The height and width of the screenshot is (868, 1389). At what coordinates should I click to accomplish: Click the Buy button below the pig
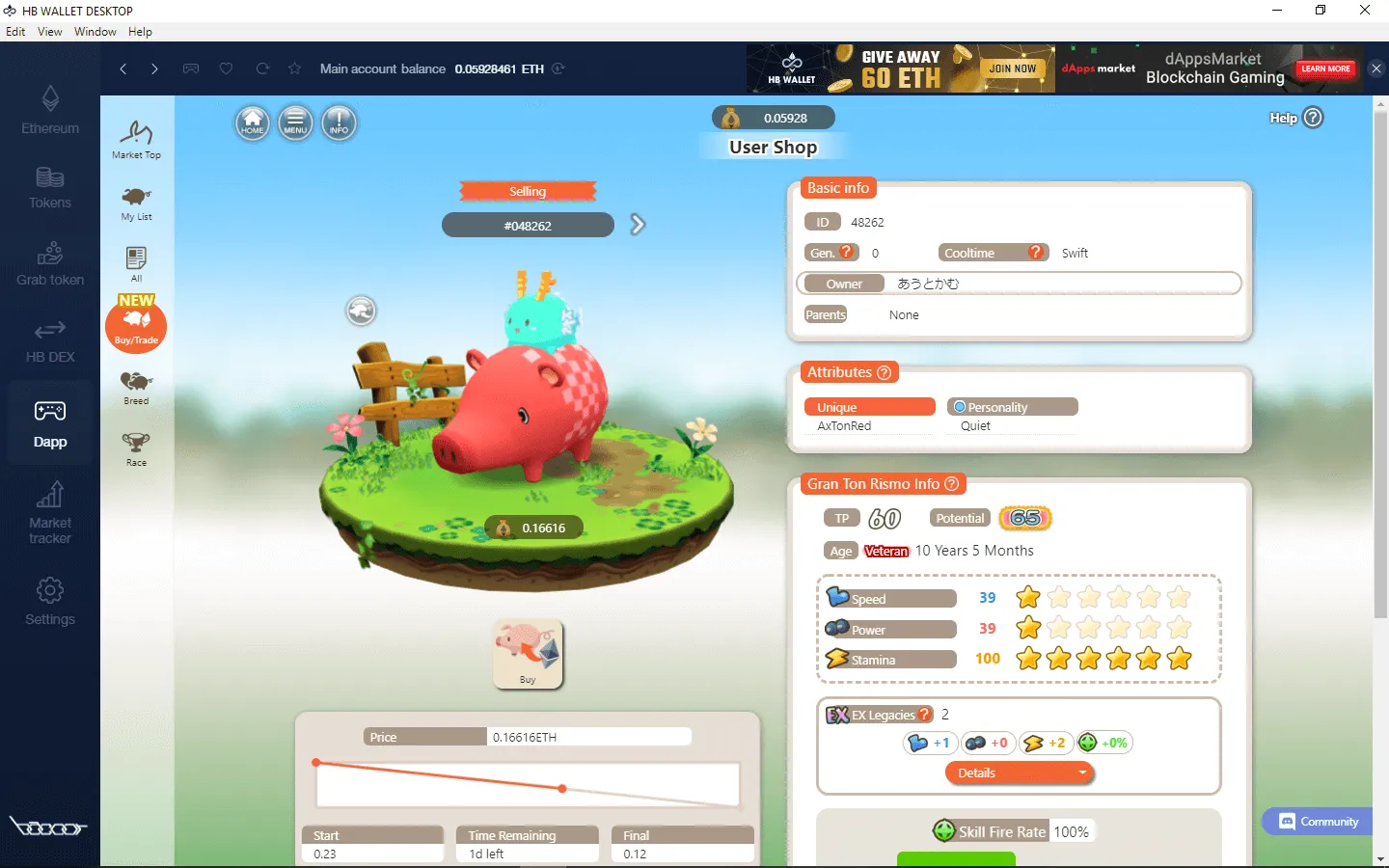tap(528, 654)
